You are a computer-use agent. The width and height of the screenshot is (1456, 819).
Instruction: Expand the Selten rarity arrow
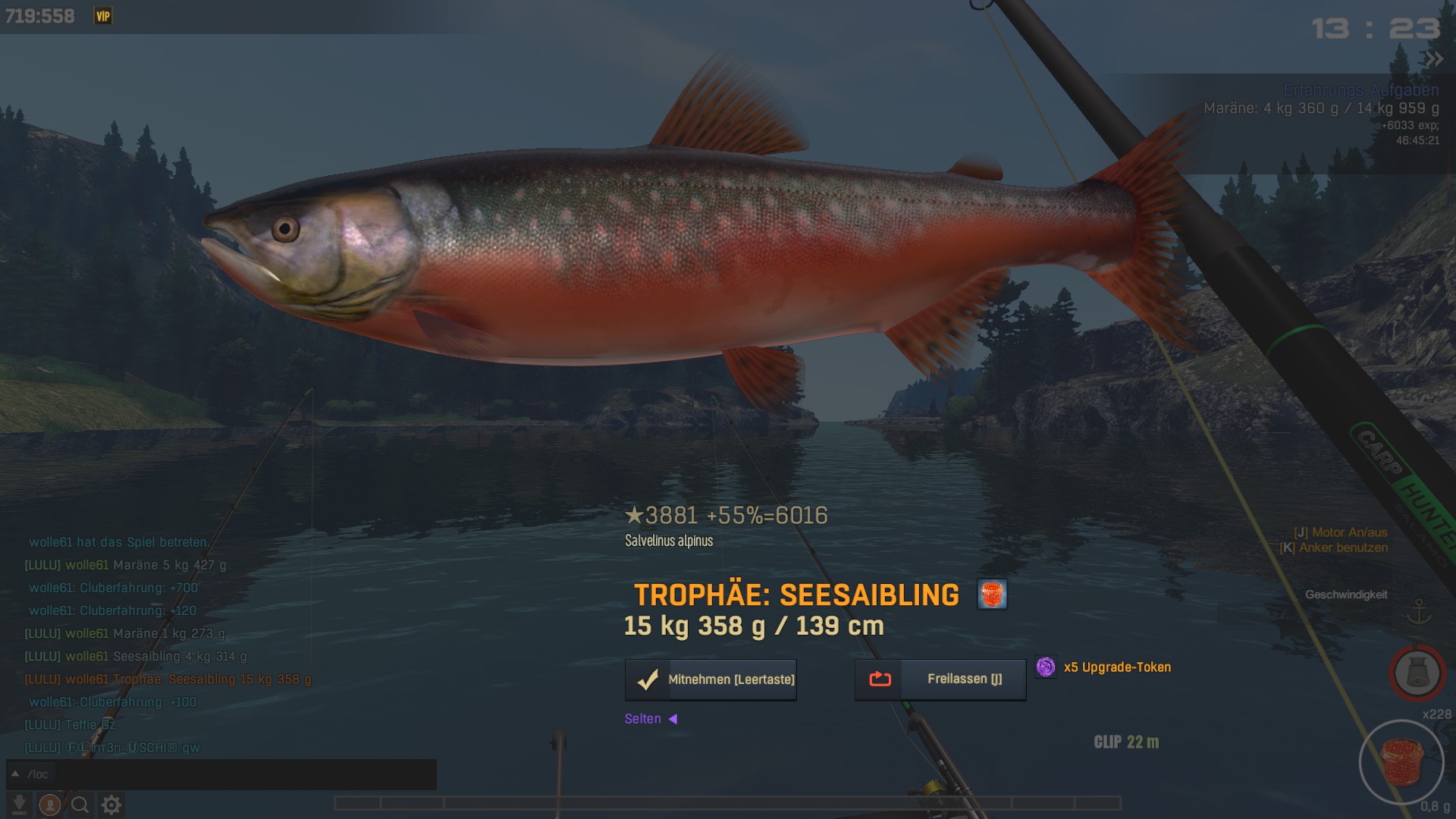[673, 719]
